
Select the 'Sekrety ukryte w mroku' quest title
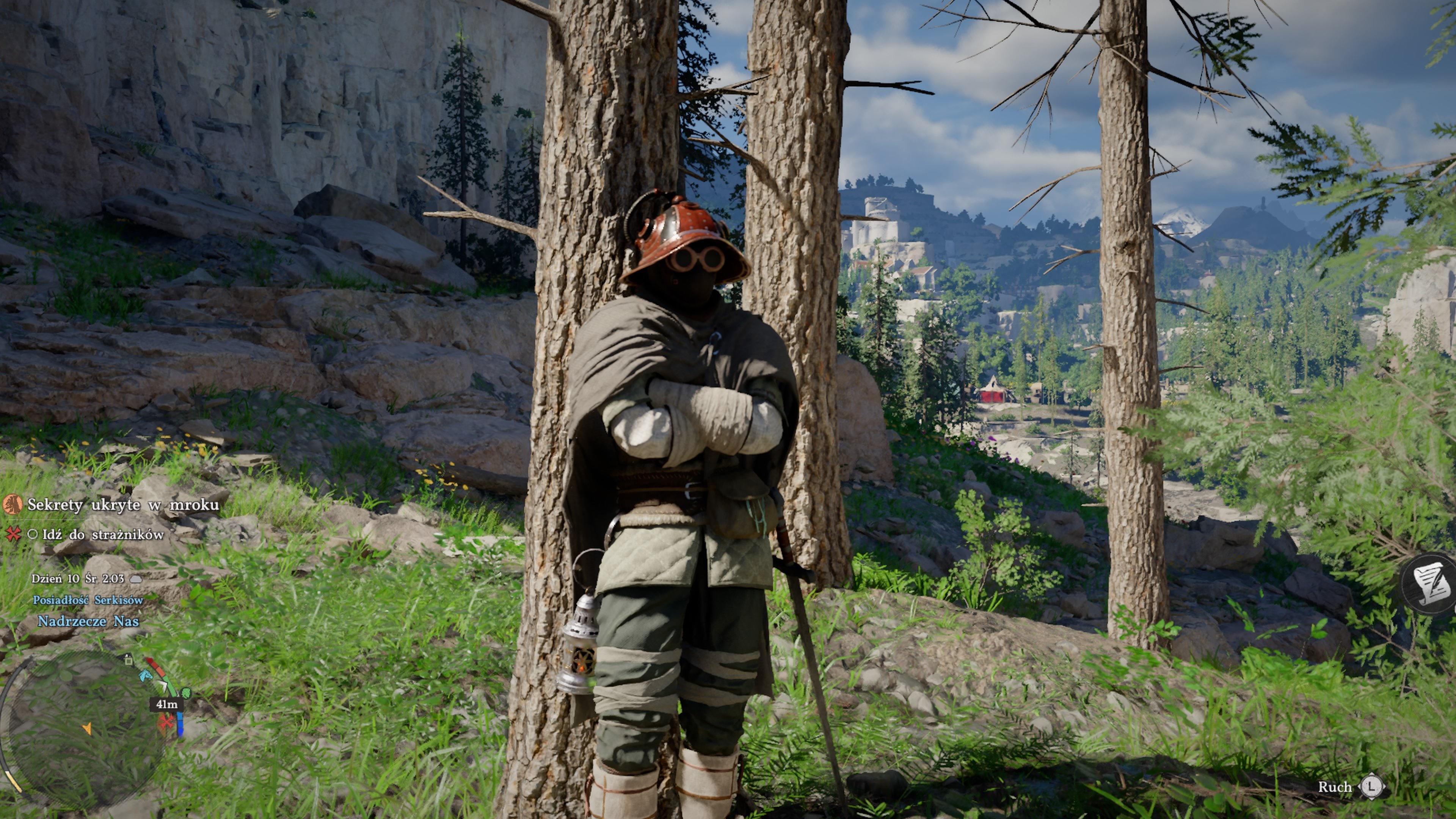click(122, 505)
